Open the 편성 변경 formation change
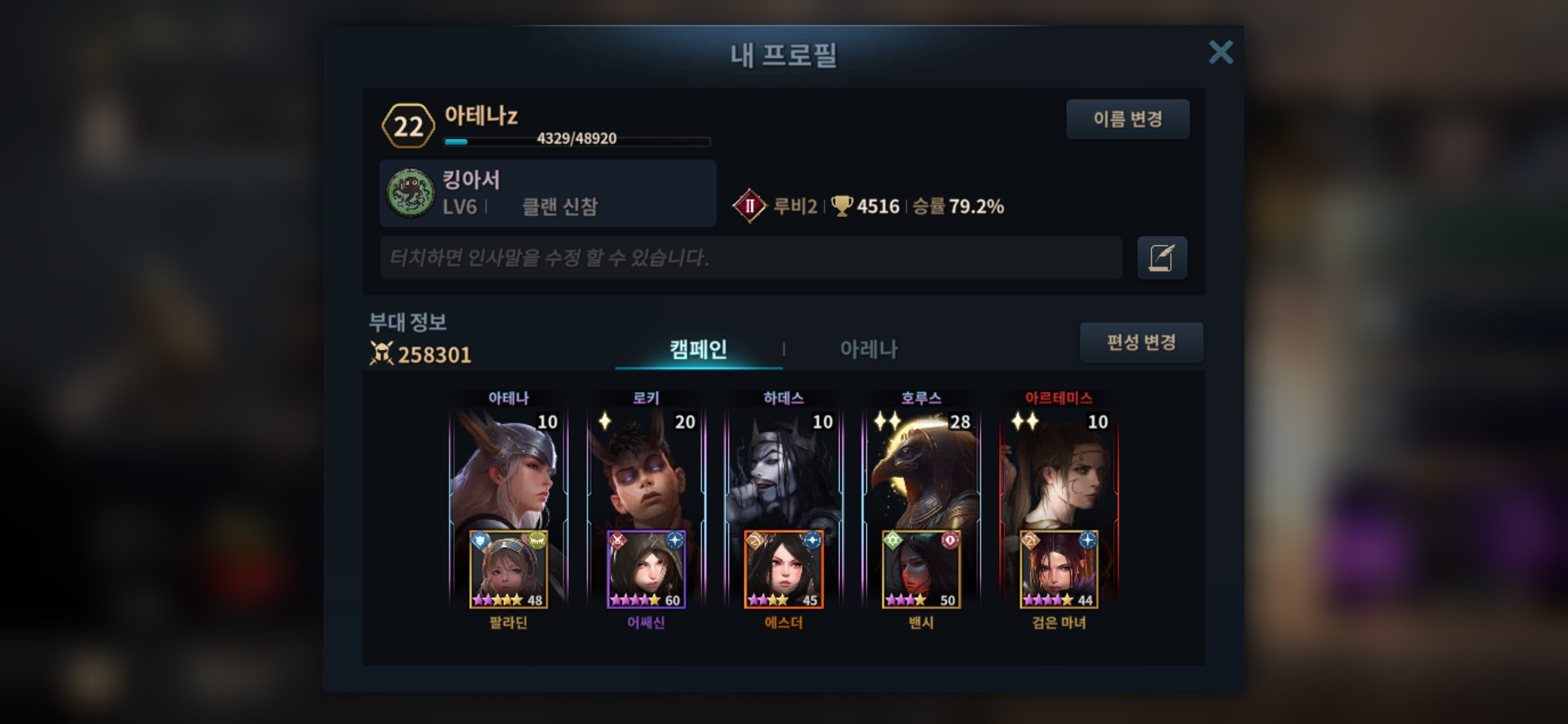 pos(1141,343)
